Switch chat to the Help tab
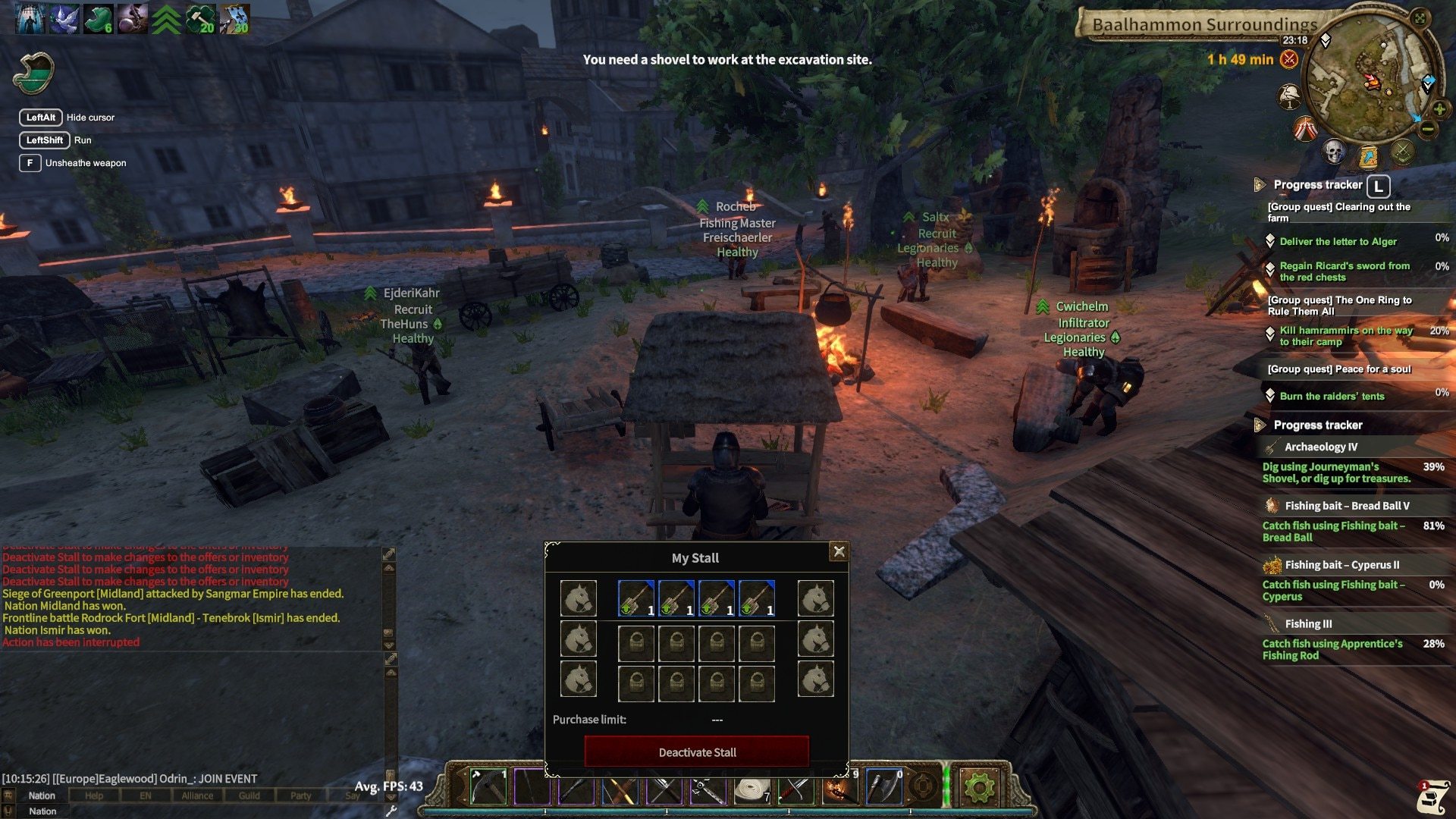The image size is (1456, 819). click(x=94, y=795)
